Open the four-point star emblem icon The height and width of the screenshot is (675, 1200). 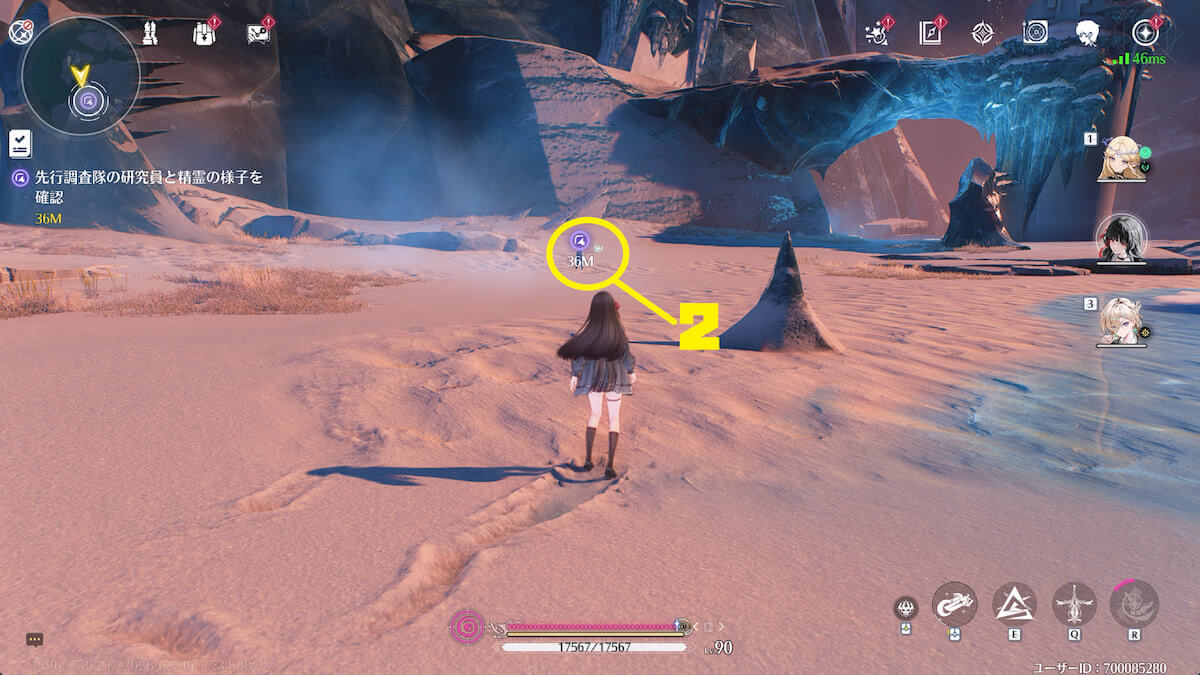(x=983, y=33)
